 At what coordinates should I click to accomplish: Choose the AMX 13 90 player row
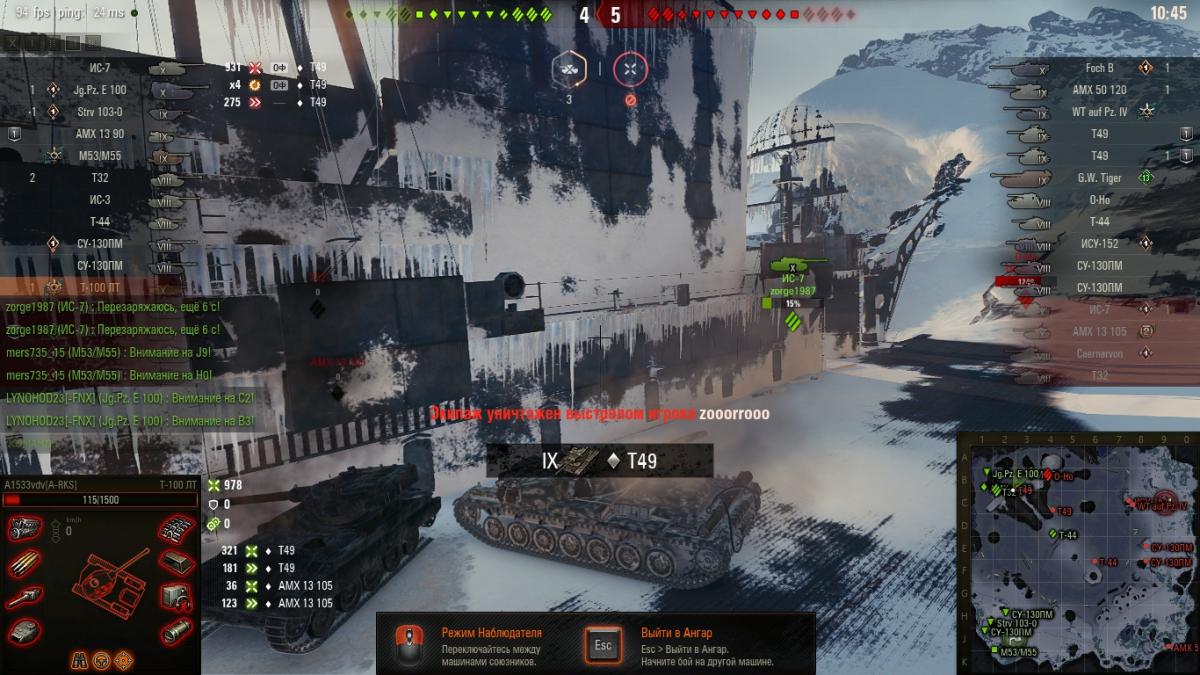(x=100, y=134)
